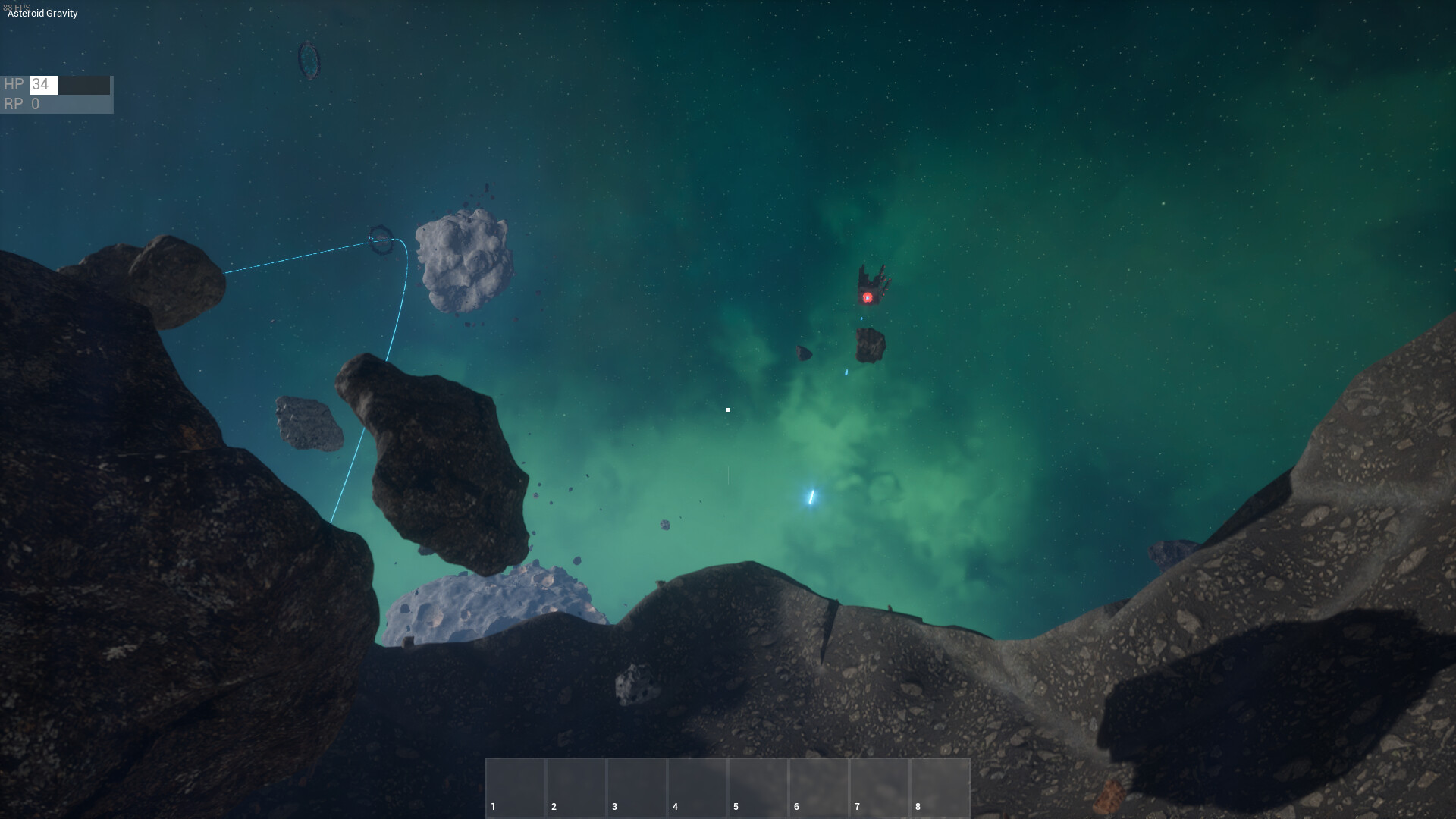
Task: Select hotbar slot 4
Action: [x=698, y=789]
